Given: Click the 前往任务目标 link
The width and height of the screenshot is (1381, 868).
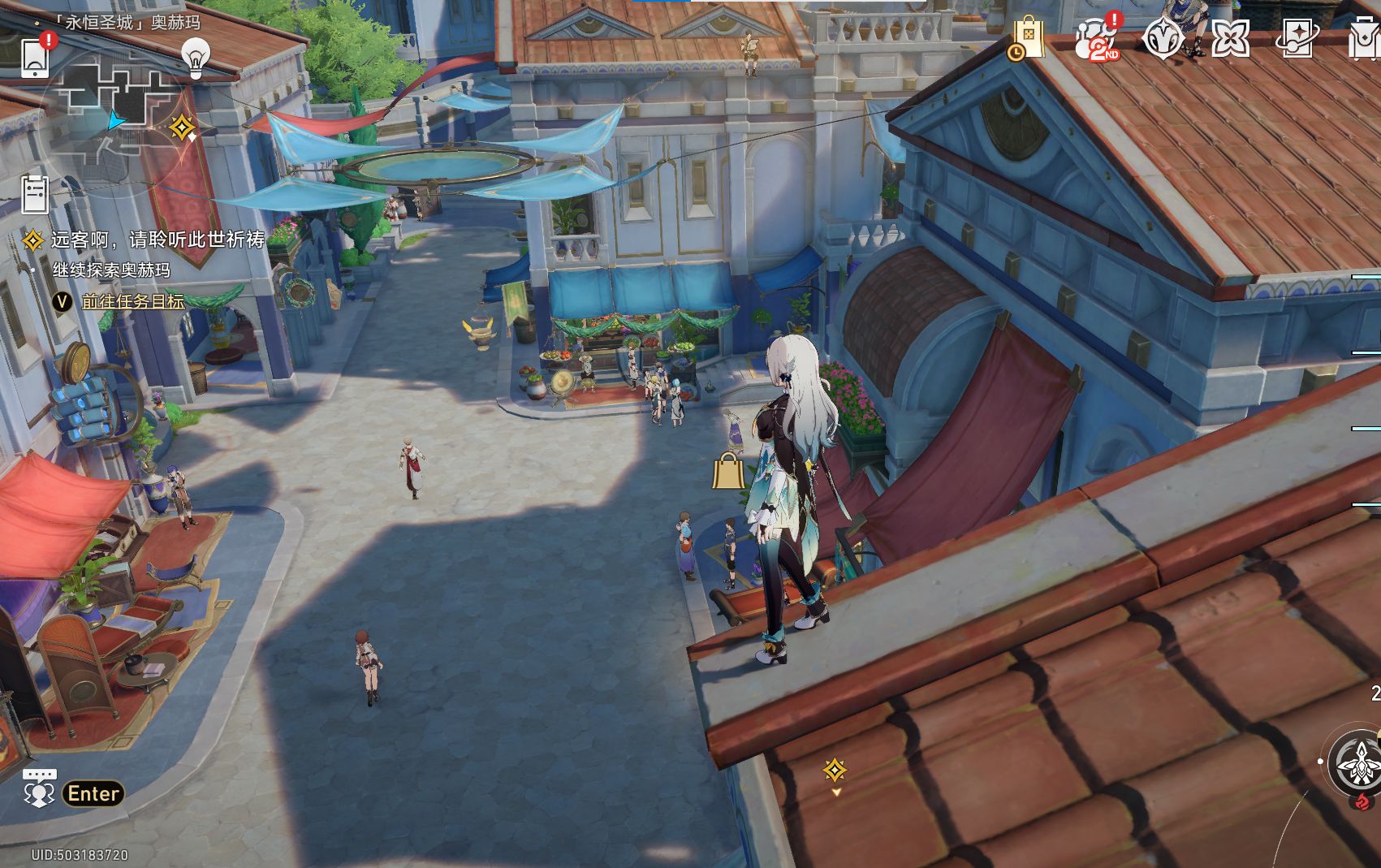Looking at the screenshot, I should (133, 301).
